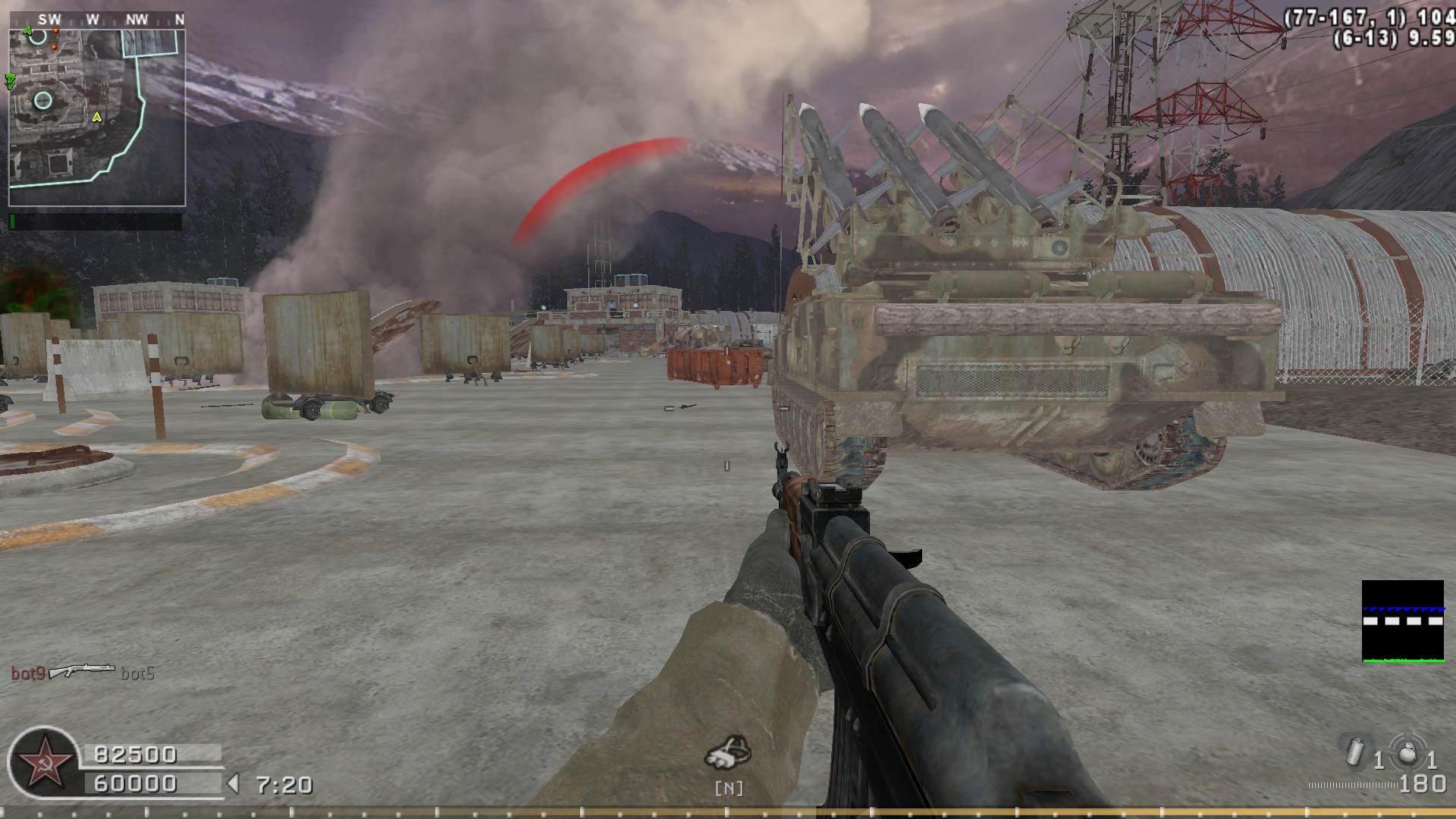Image resolution: width=1456 pixels, height=819 pixels.
Task: Activate the night vision goggles icon
Action: [x=728, y=752]
